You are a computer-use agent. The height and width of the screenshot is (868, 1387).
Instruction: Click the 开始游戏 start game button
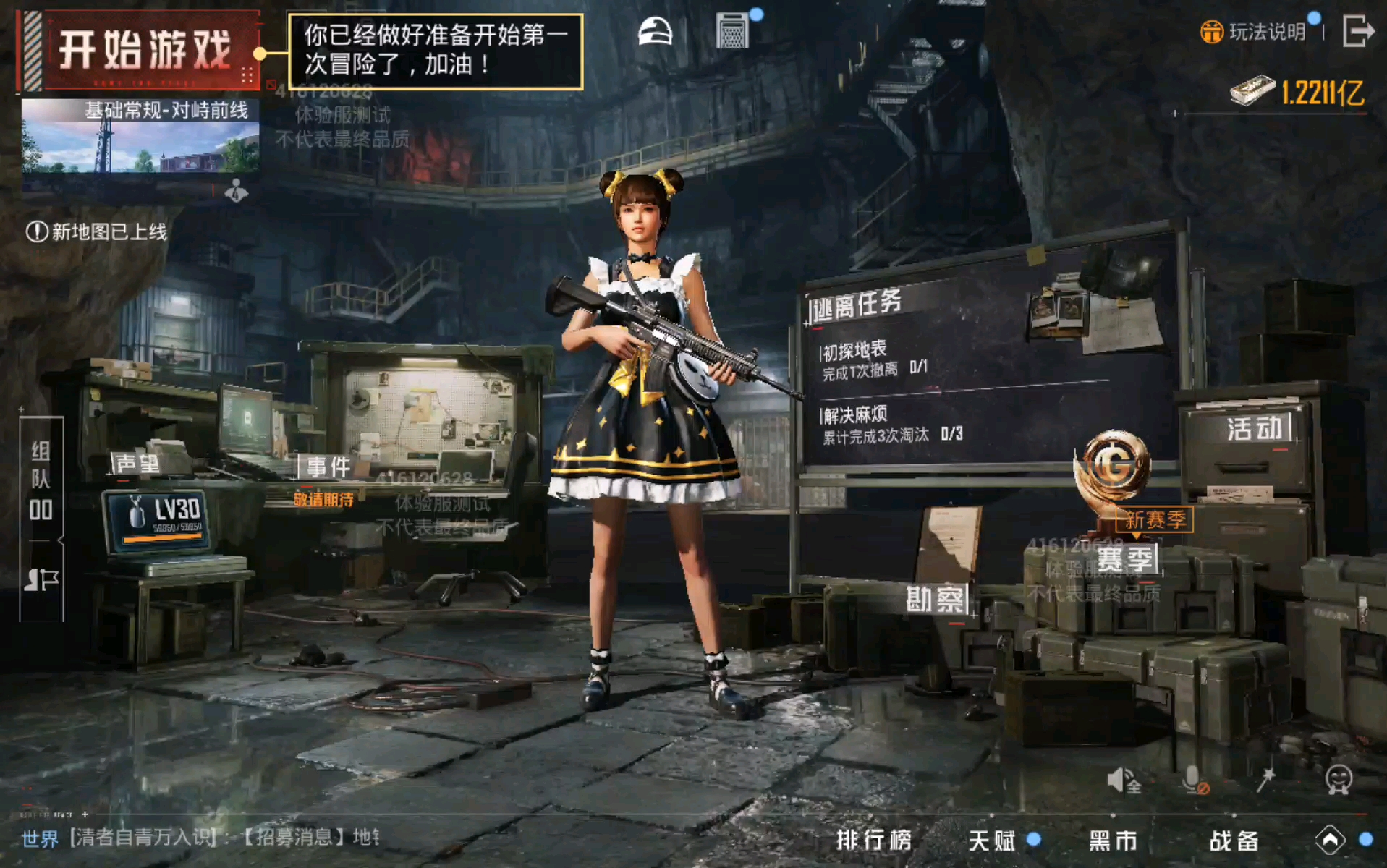pyautogui.click(x=143, y=51)
